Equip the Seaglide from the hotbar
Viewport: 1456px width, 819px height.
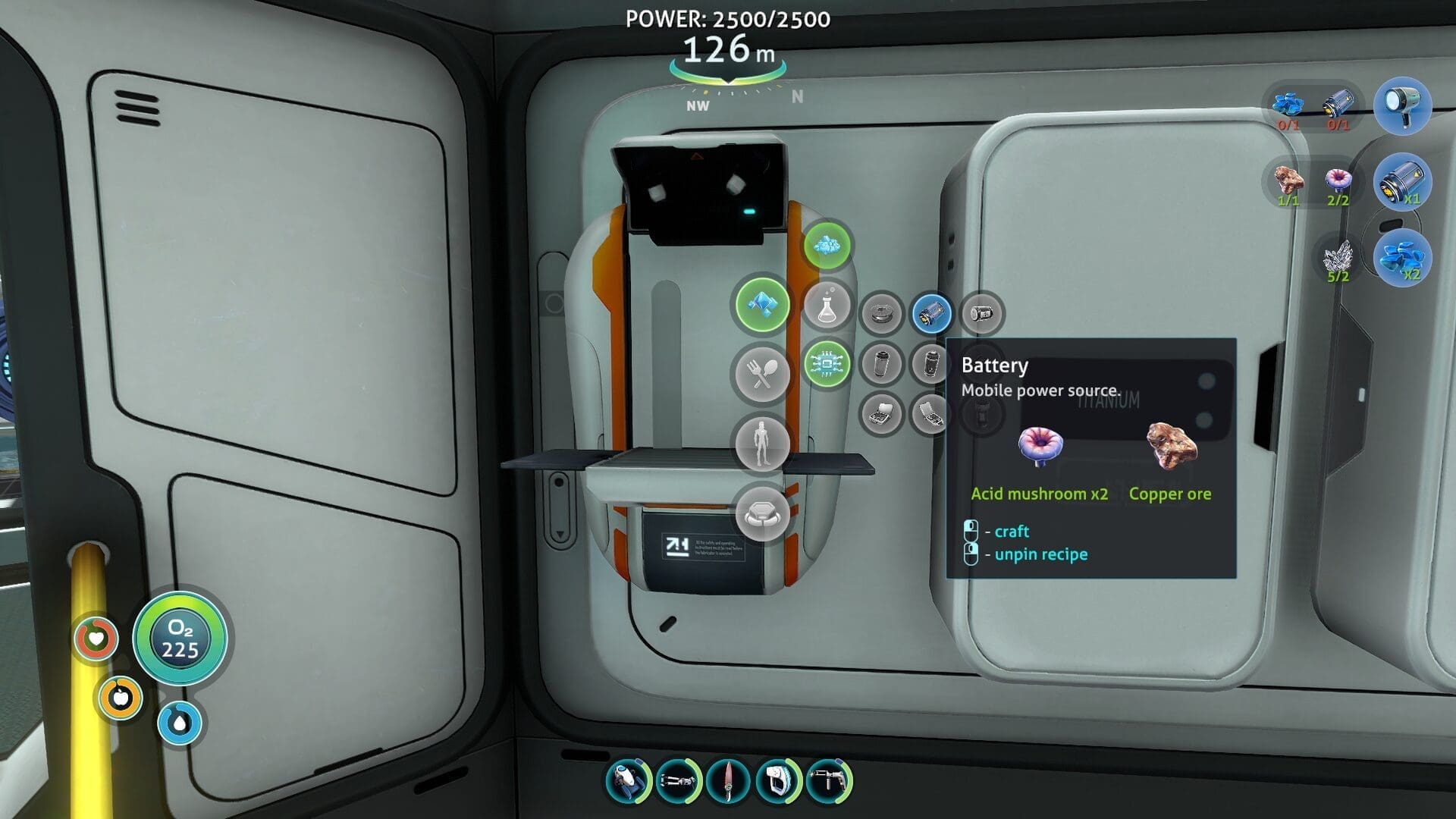click(x=628, y=780)
